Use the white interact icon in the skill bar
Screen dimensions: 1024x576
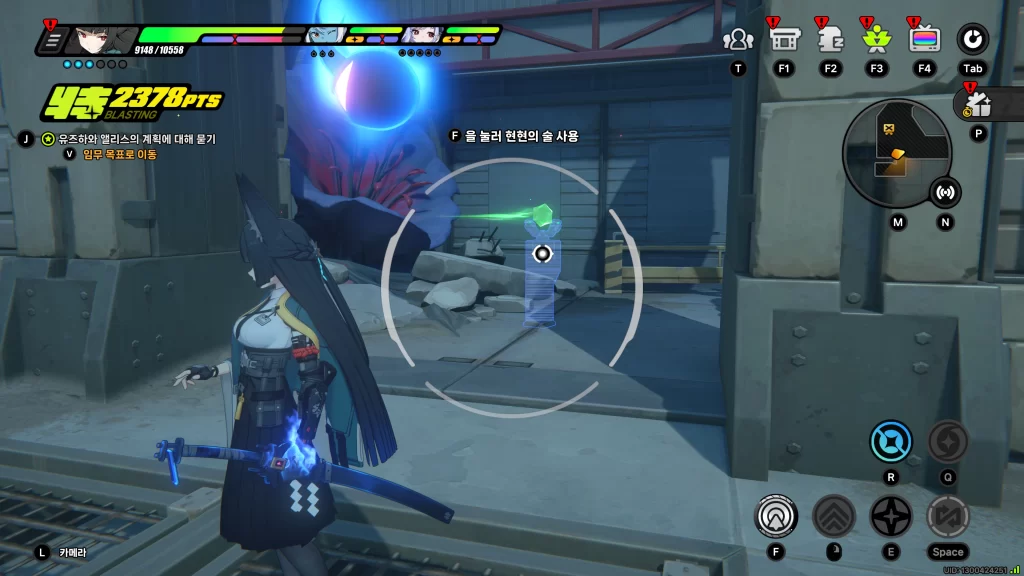point(776,516)
